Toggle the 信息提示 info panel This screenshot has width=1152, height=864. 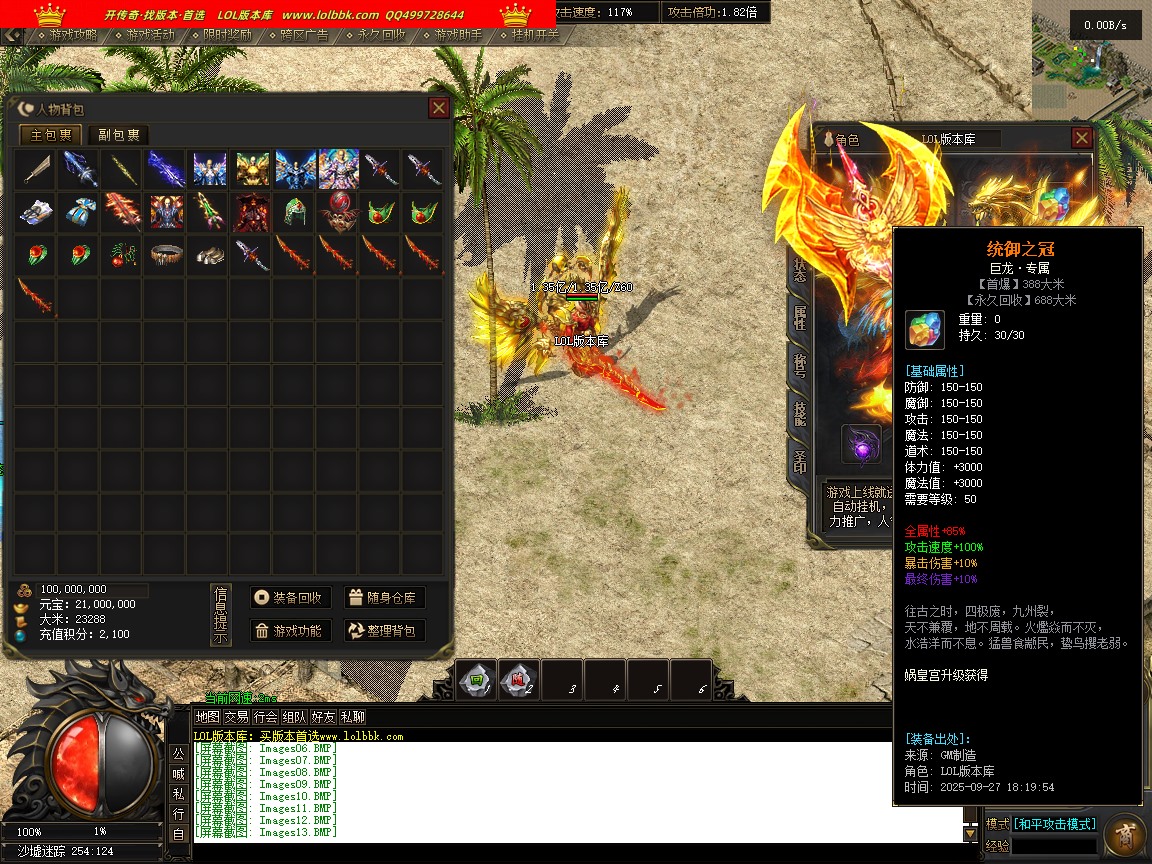(x=220, y=614)
